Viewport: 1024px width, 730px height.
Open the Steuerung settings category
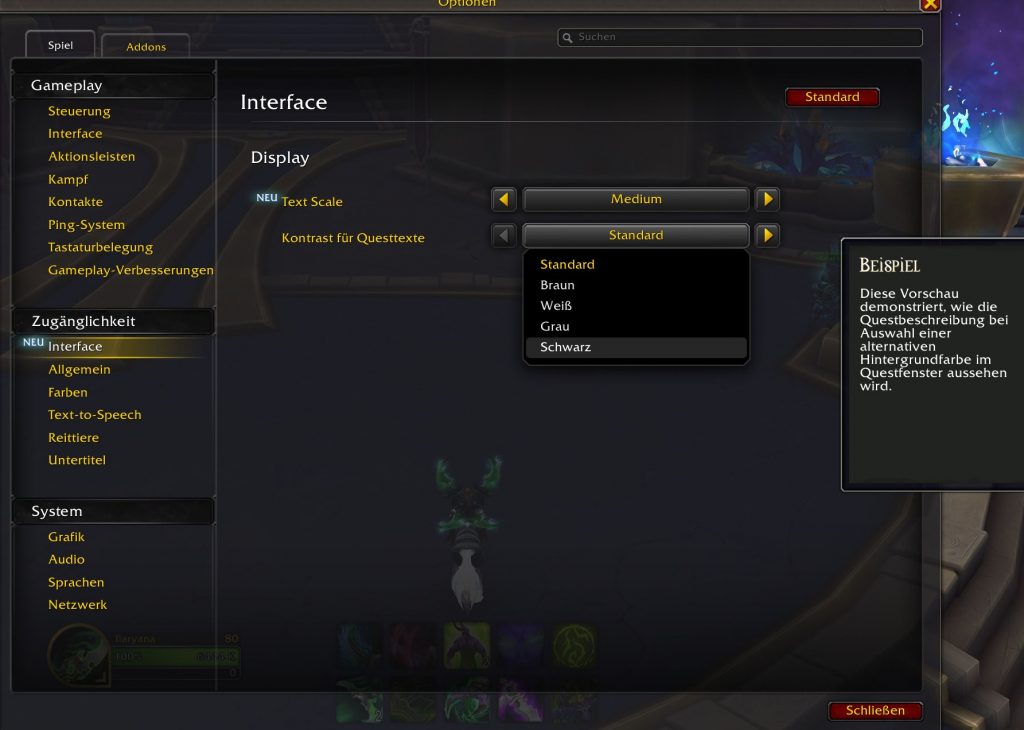coord(79,111)
